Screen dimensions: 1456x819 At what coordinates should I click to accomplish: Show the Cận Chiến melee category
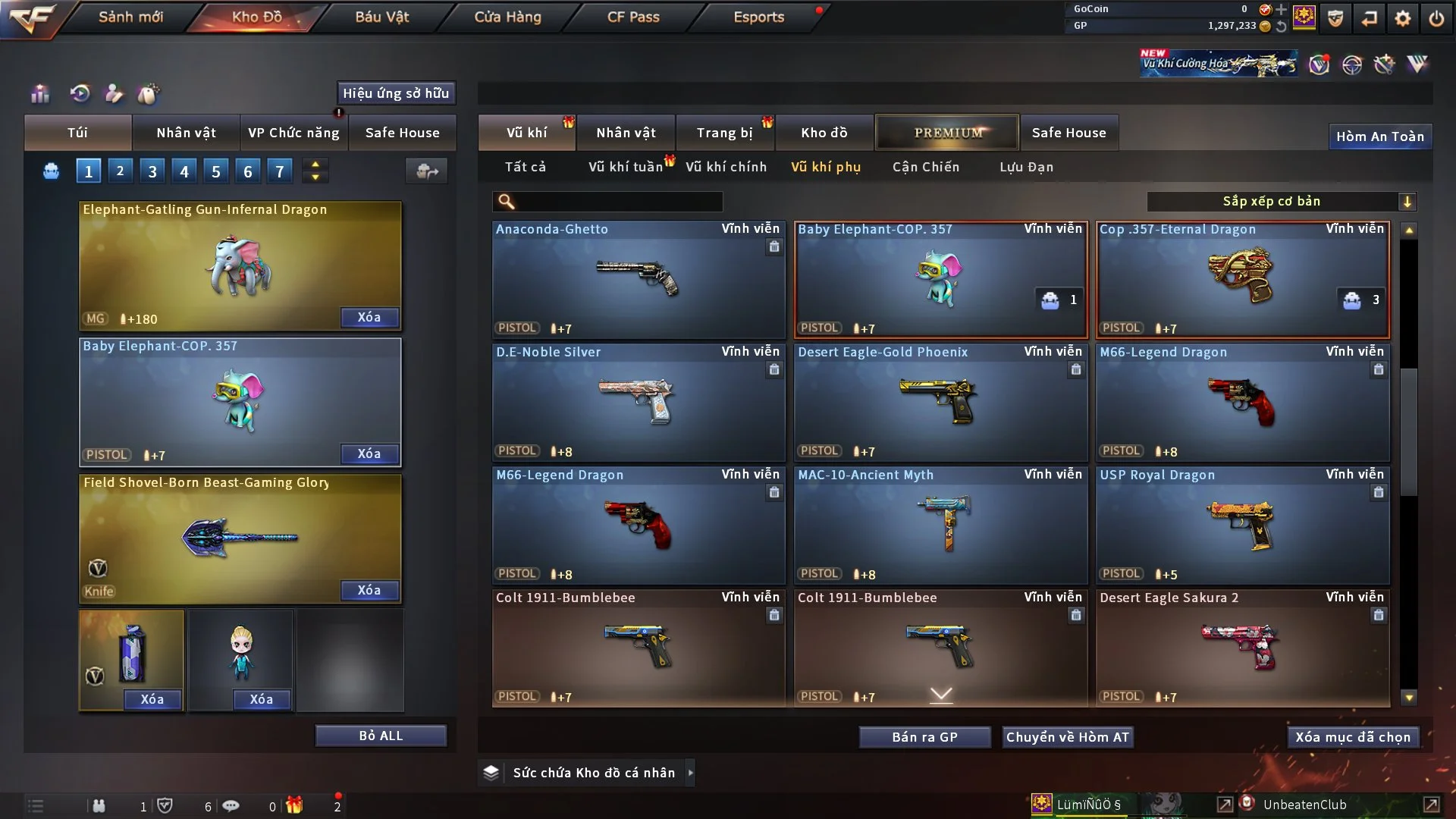[925, 167]
